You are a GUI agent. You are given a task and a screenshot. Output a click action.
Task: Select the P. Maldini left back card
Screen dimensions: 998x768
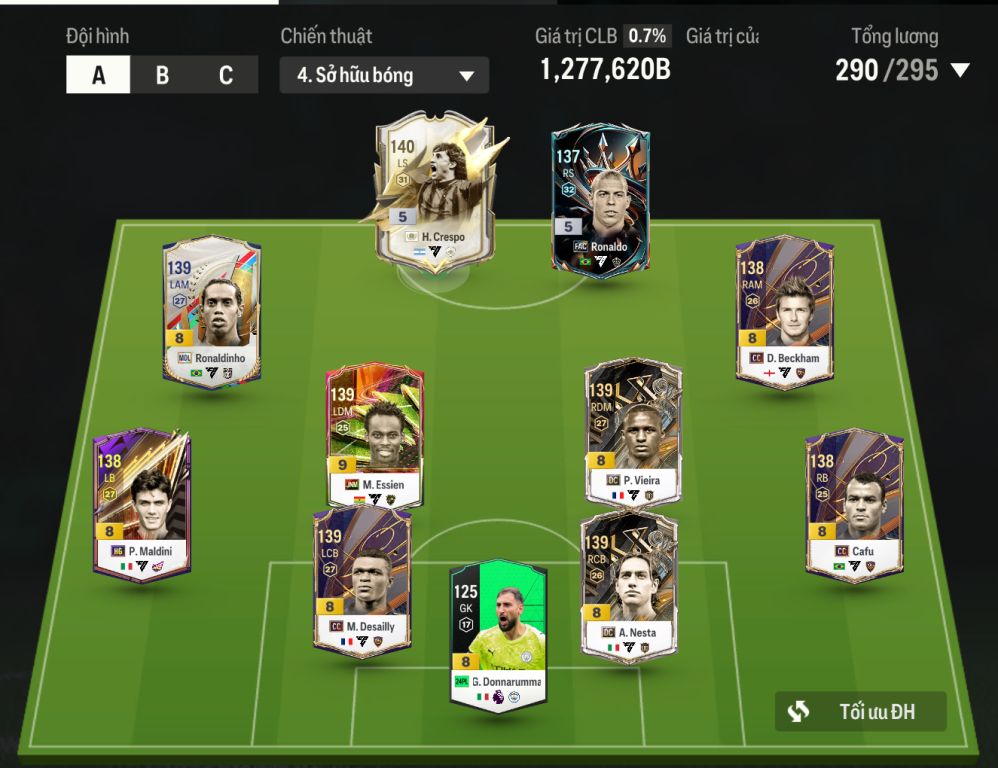(x=142, y=505)
